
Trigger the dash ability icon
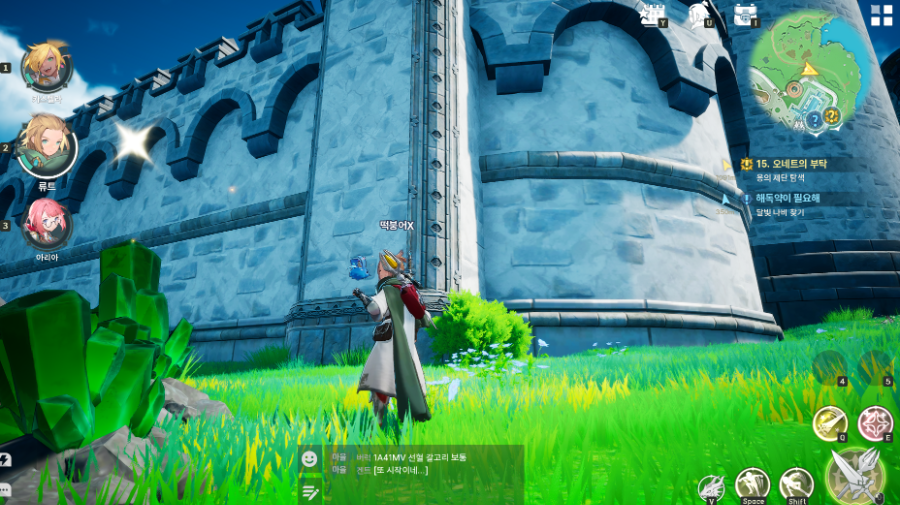[796, 485]
